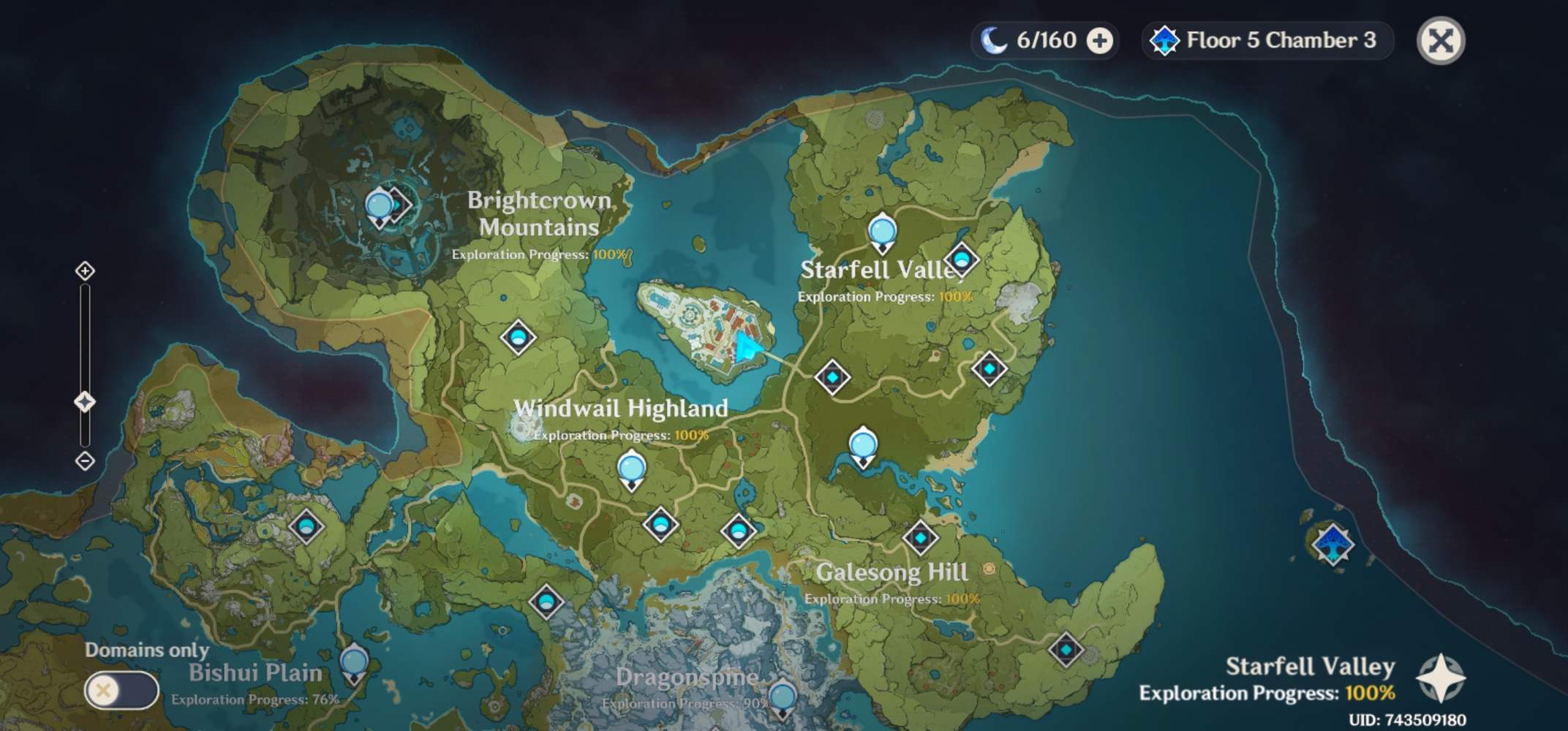Select the domain marker west of Dragonspine
1568x731 pixels.
[x=546, y=602]
